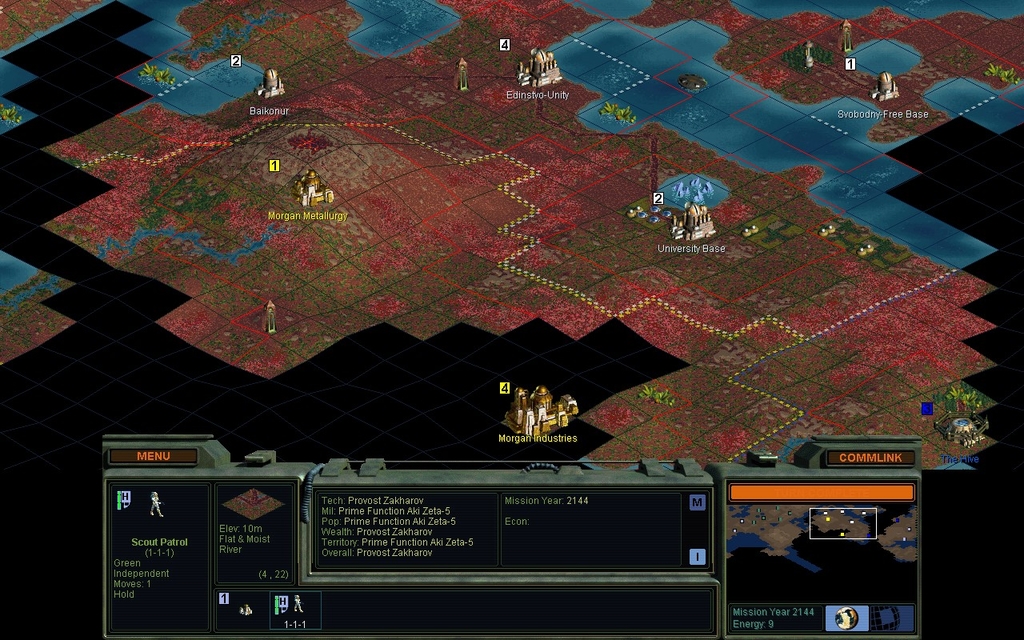Select the Baikonur base

click(270, 84)
